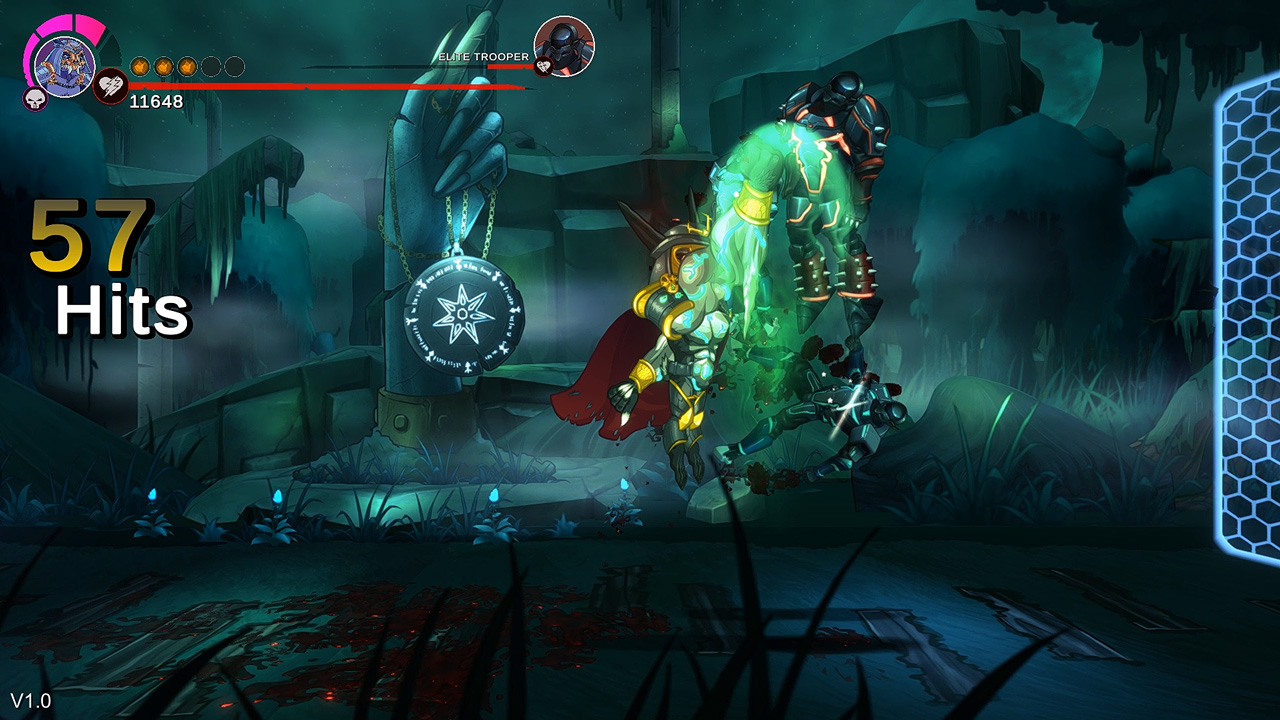Viewport: 1280px width, 720px height.
Task: Click the broken heart icon near Elite Trooper
Action: click(x=543, y=67)
